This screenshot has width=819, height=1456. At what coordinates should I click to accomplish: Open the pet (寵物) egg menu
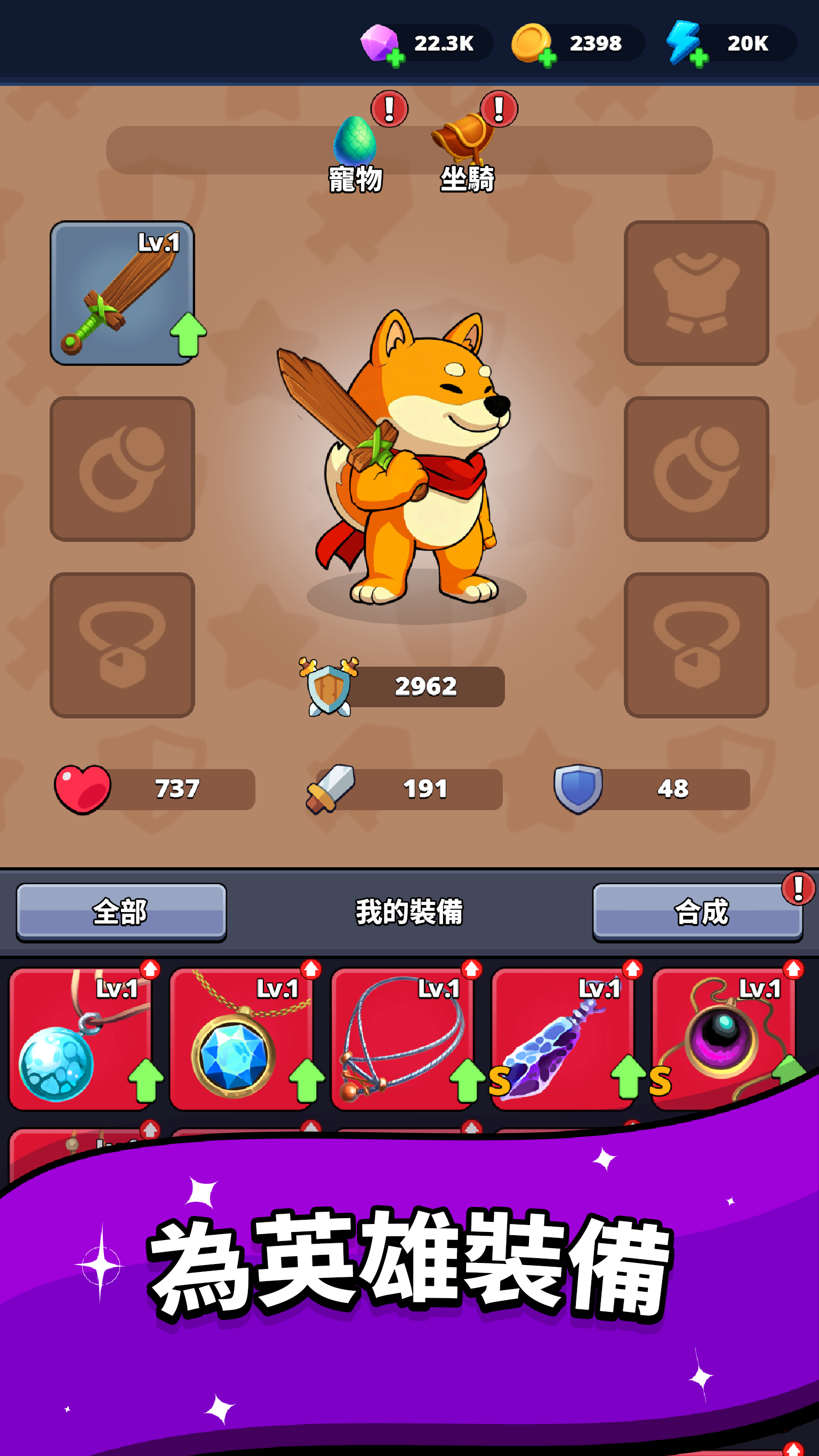(356, 146)
